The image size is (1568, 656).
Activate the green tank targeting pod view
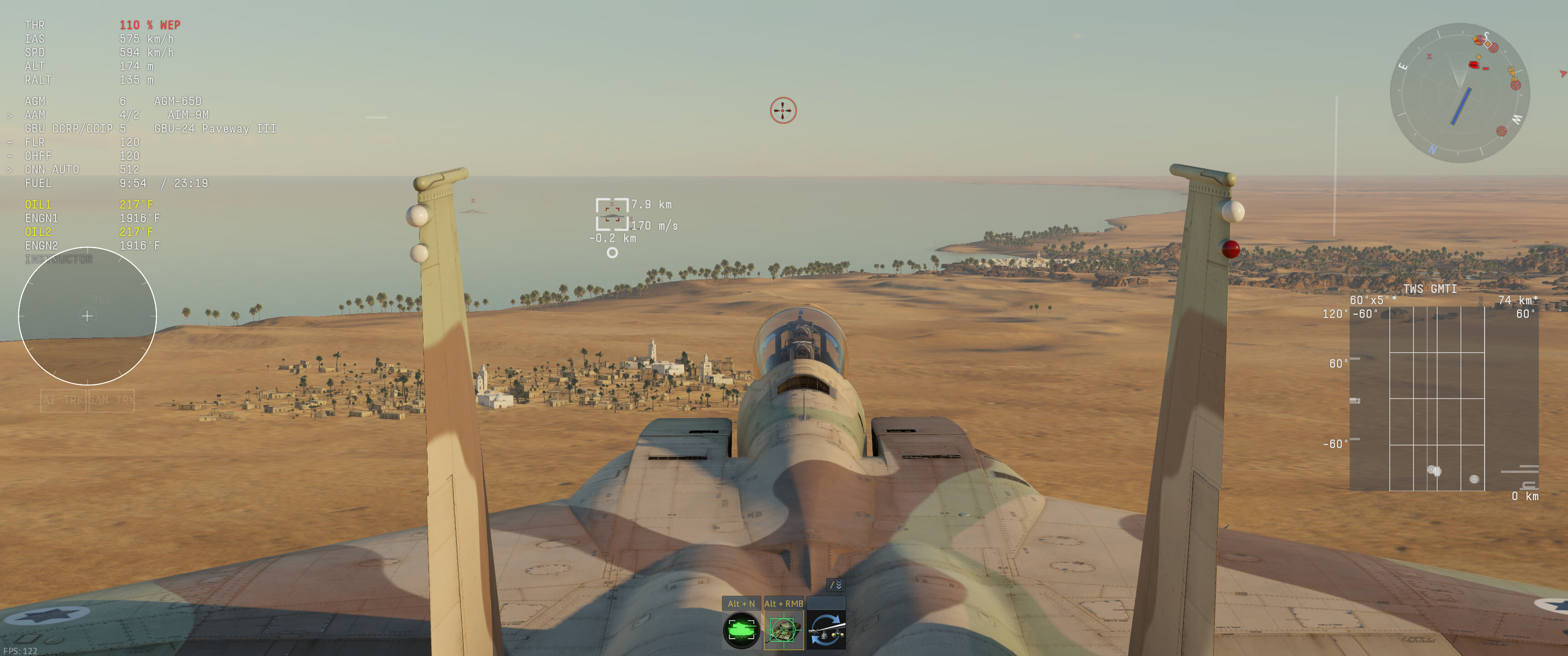[741, 630]
